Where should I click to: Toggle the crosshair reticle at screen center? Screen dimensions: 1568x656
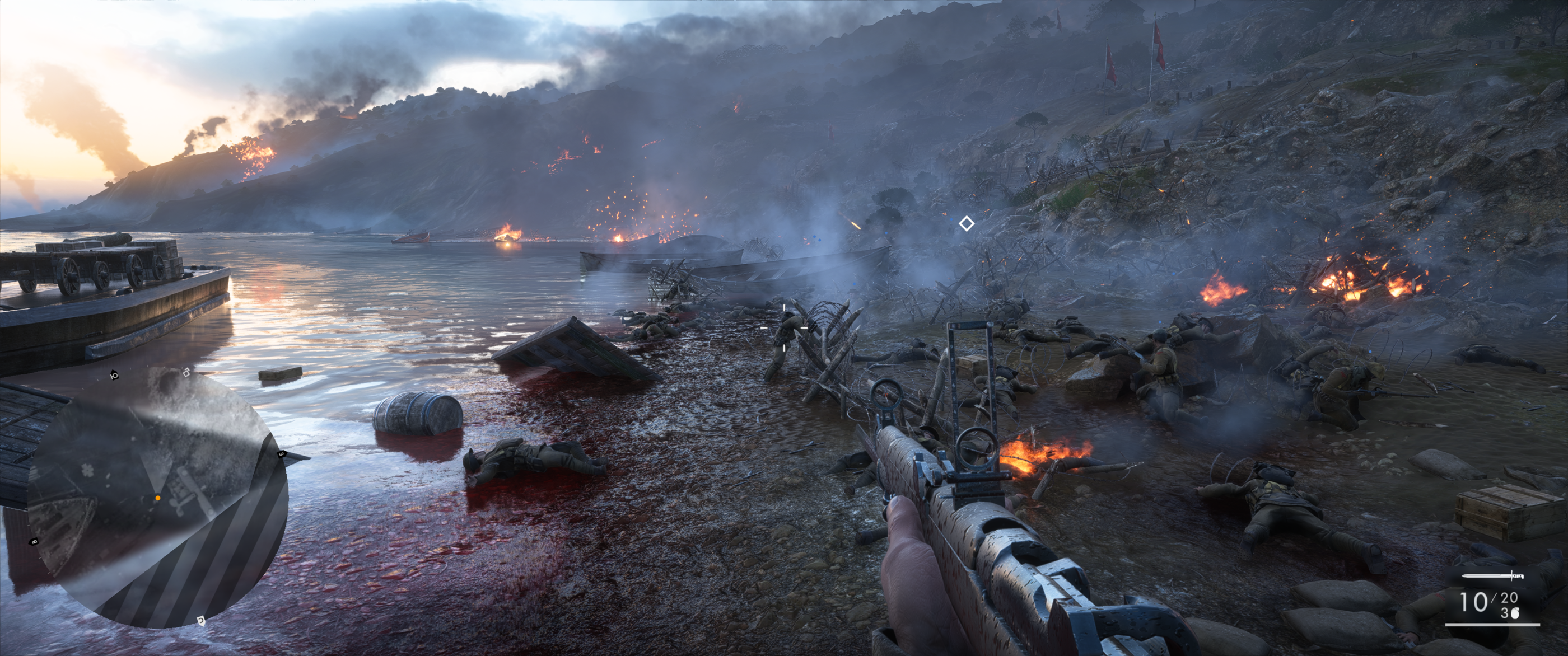(784, 328)
